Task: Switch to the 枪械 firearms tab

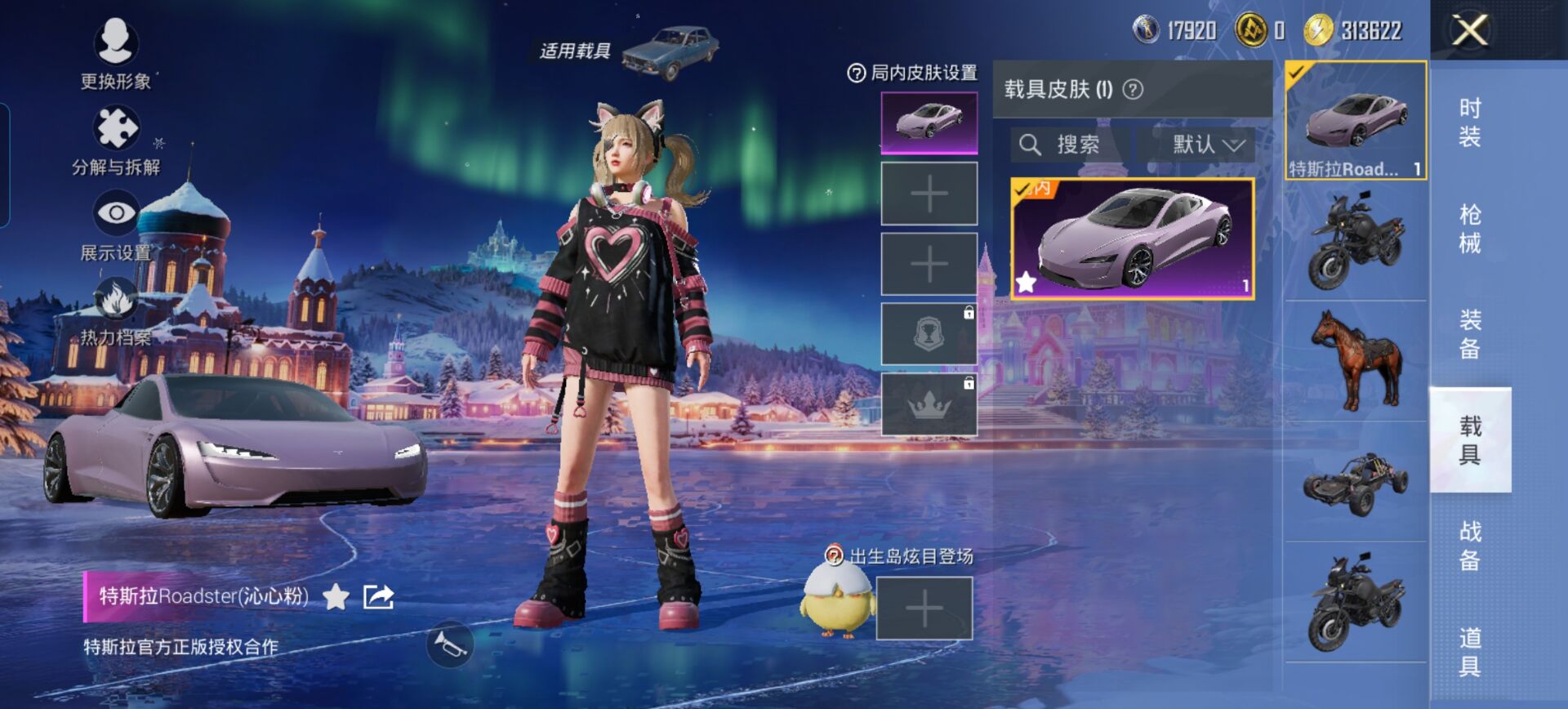Action: [1470, 228]
